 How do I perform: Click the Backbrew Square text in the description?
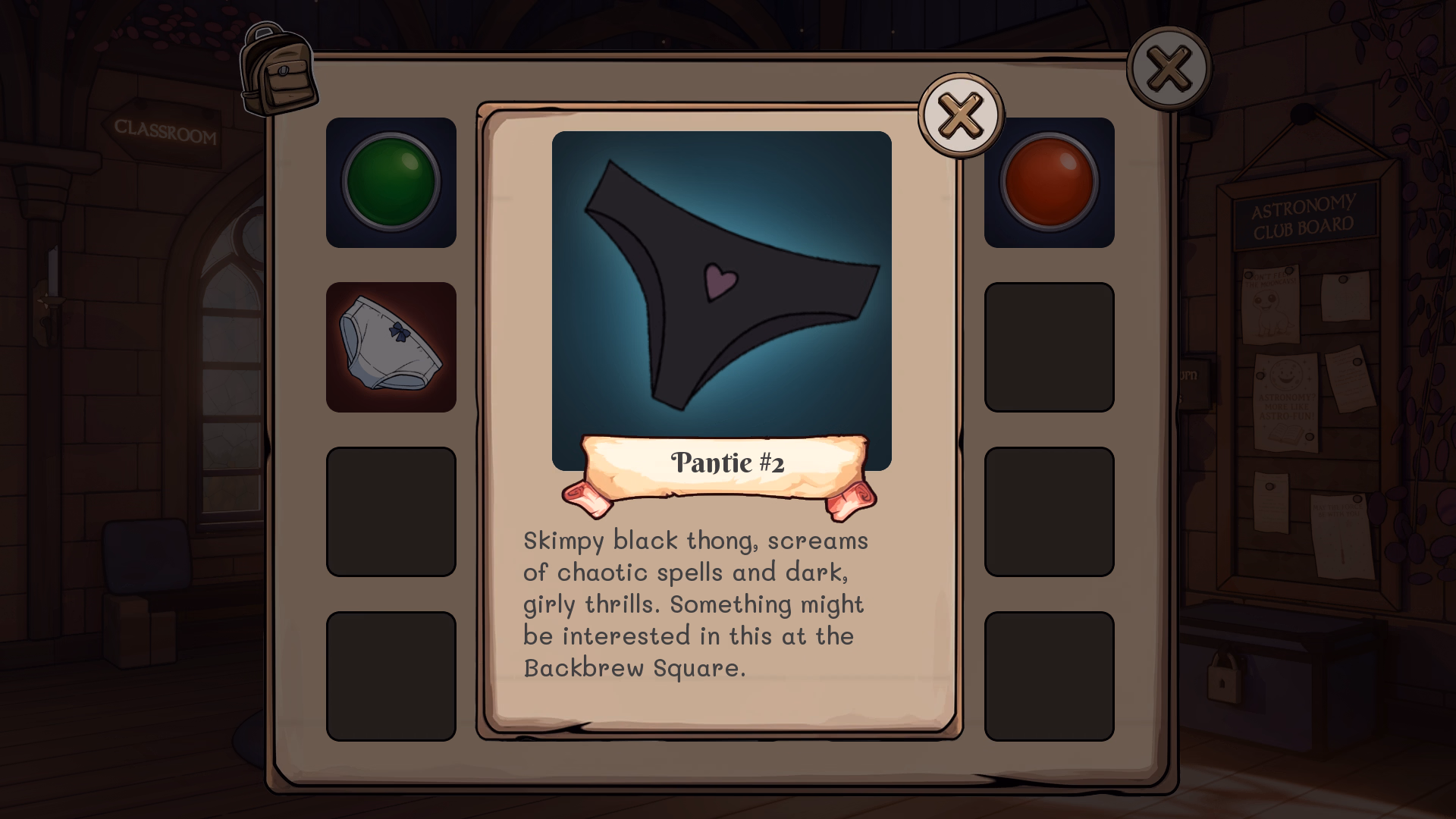pyautogui.click(x=635, y=668)
